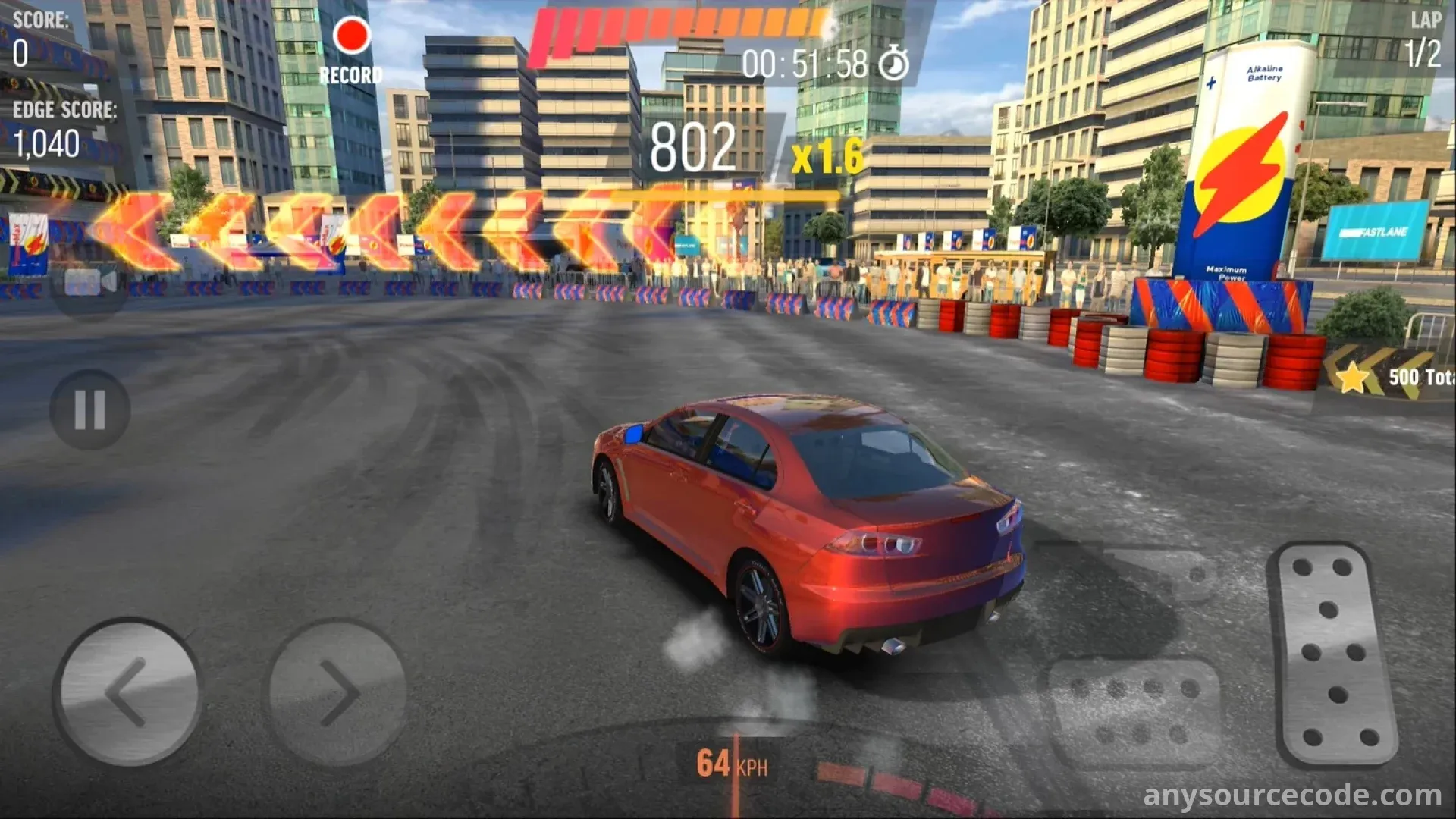Steer right with the right arrow button
Image resolution: width=1456 pixels, height=819 pixels.
tap(337, 692)
